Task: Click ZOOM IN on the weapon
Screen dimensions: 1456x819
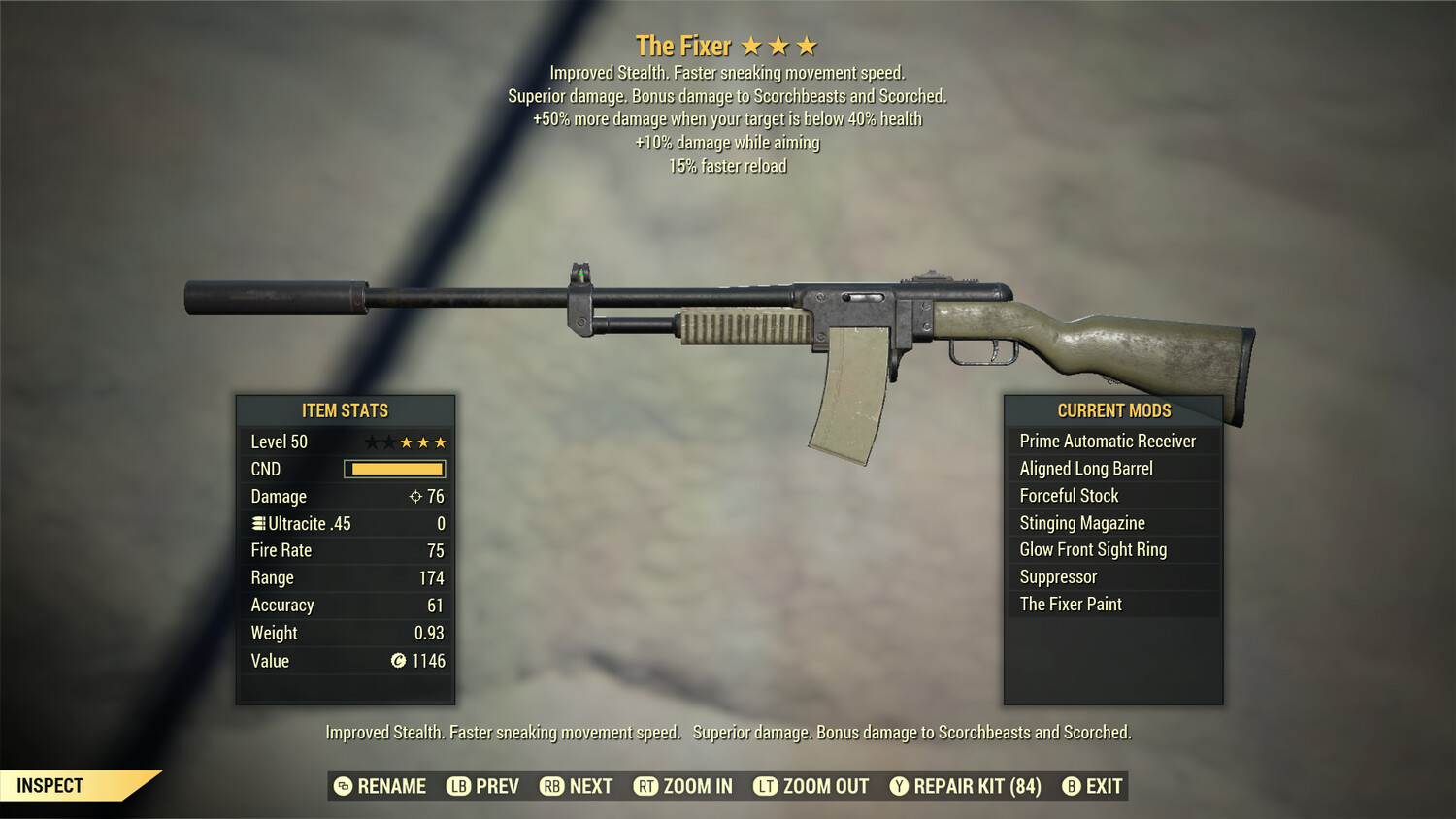Action: click(x=683, y=786)
